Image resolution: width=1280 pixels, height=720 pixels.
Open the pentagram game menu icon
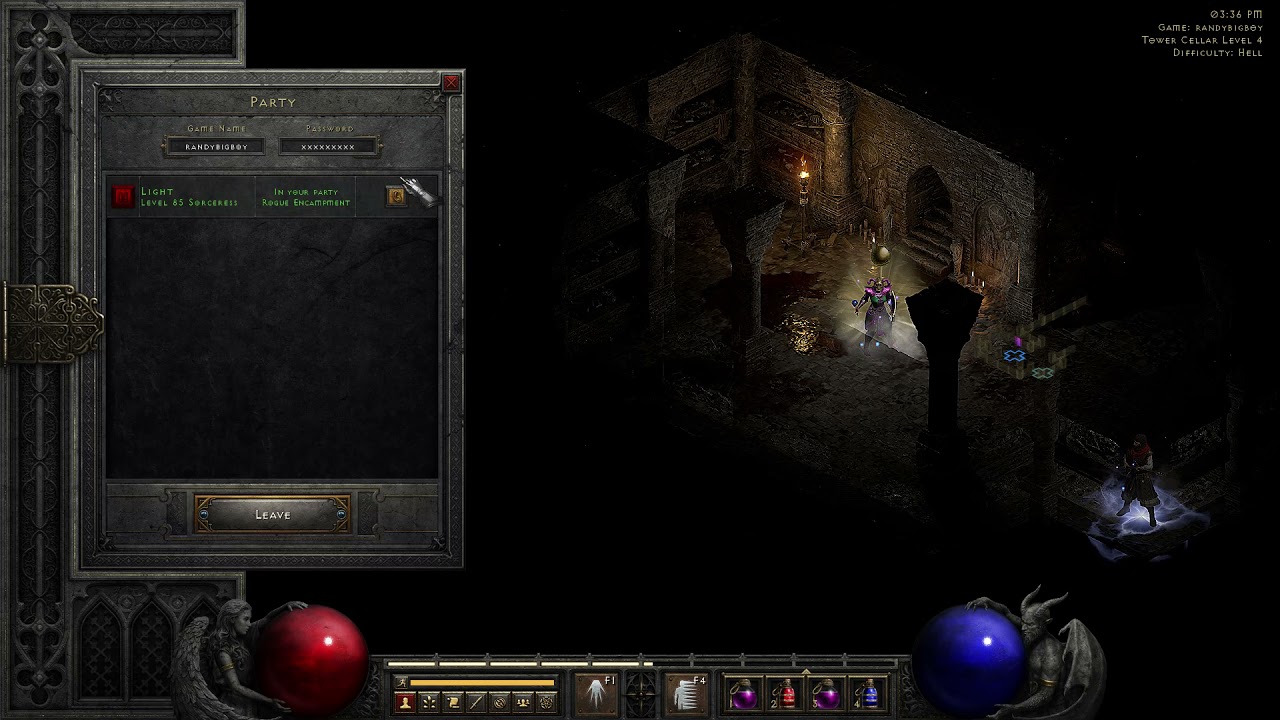pos(546,703)
